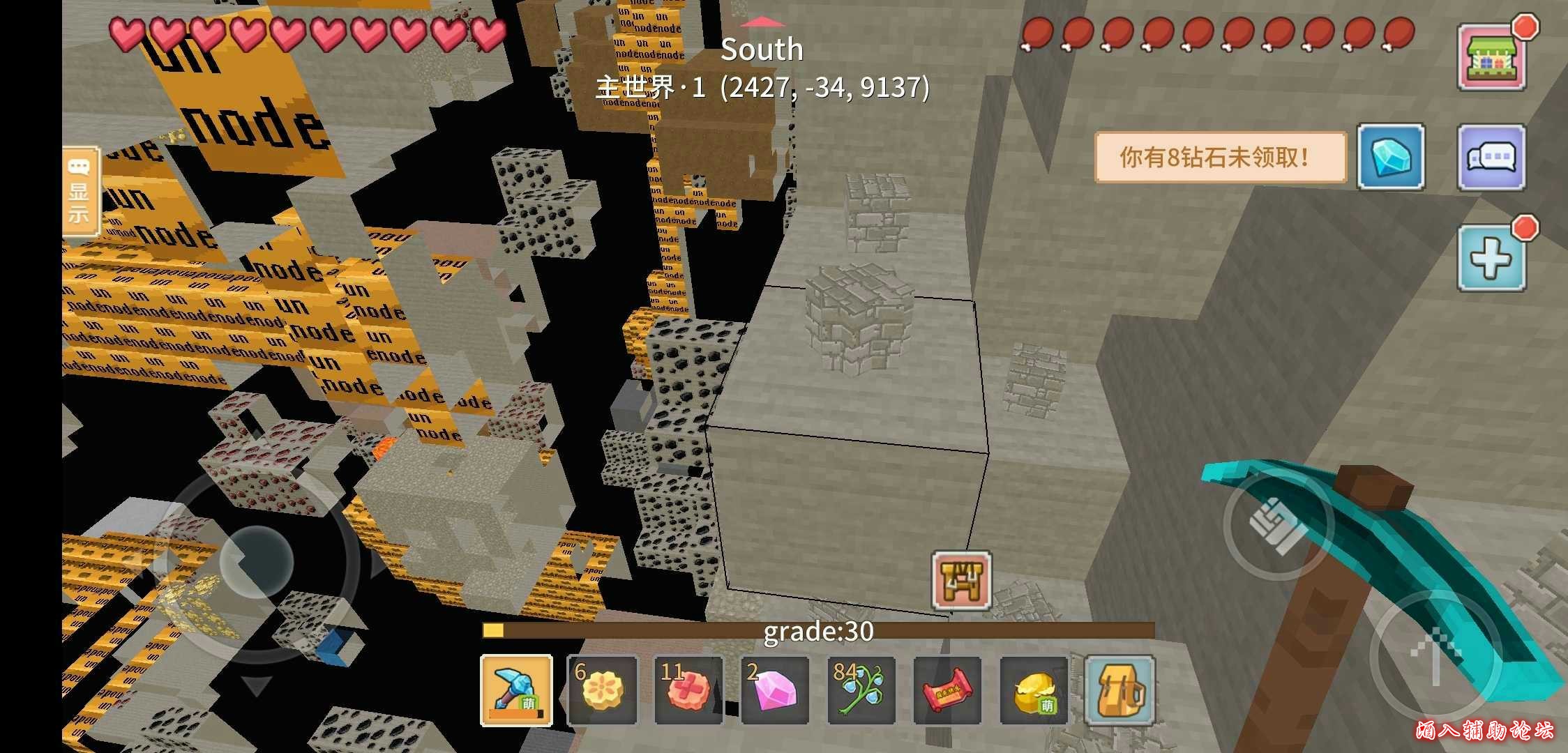Open the chest icon above the grade bar
This screenshot has width=1568, height=753.
(960, 579)
